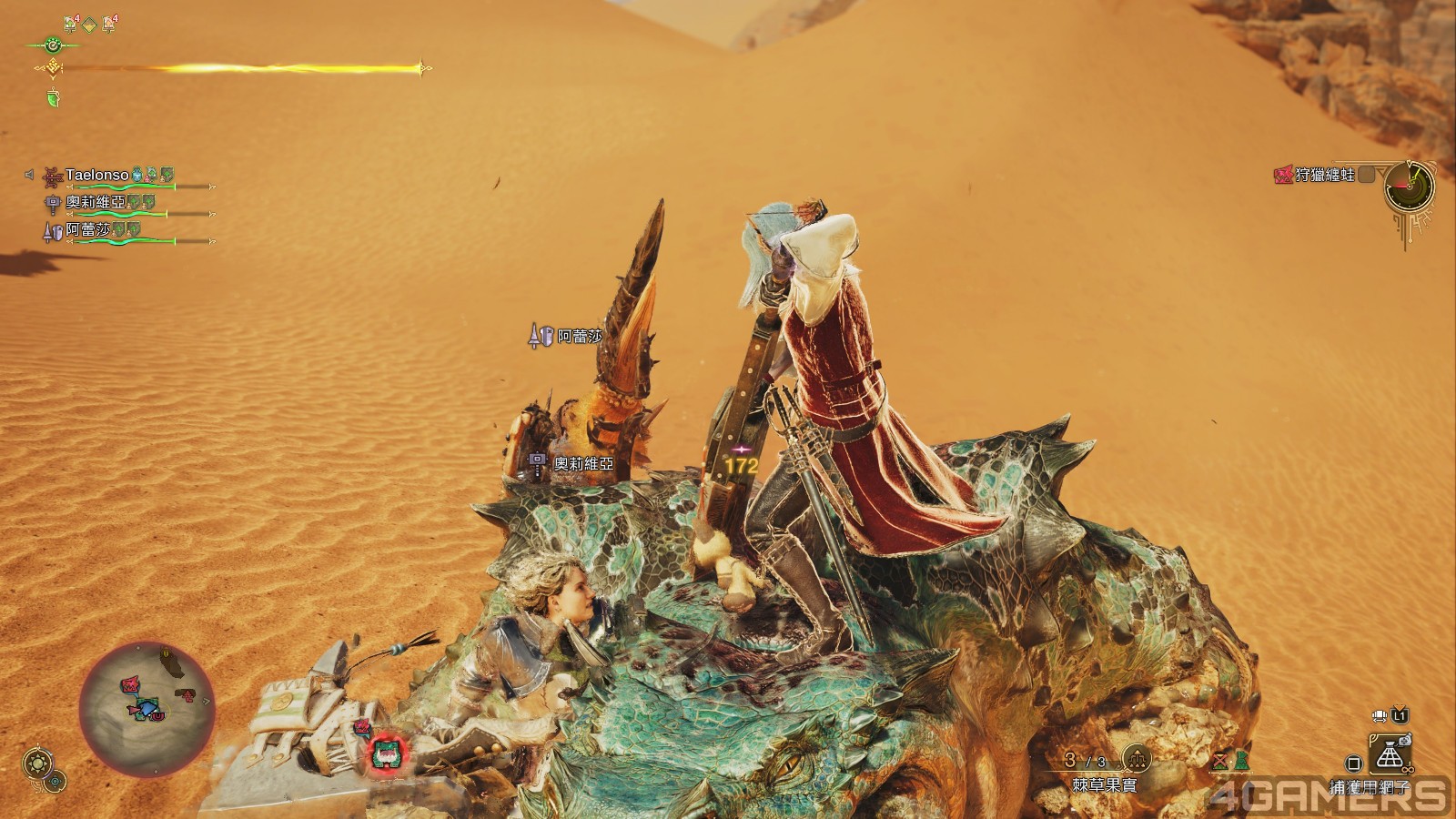The width and height of the screenshot is (1456, 819).
Task: Click the red monster marker on the minimap
Action: coord(131,682)
